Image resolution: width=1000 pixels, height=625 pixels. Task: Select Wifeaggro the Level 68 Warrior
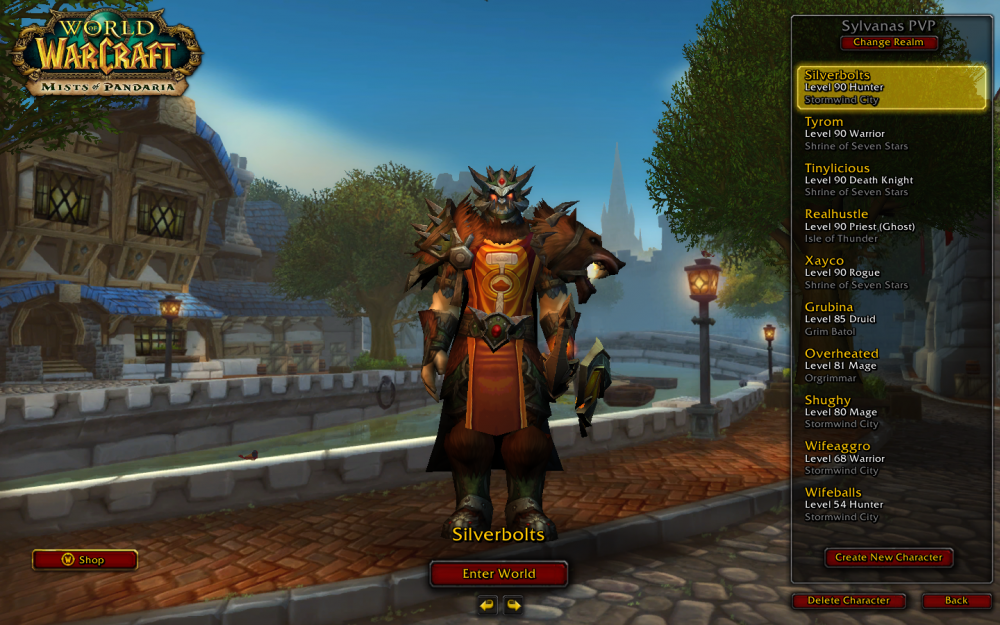892,458
